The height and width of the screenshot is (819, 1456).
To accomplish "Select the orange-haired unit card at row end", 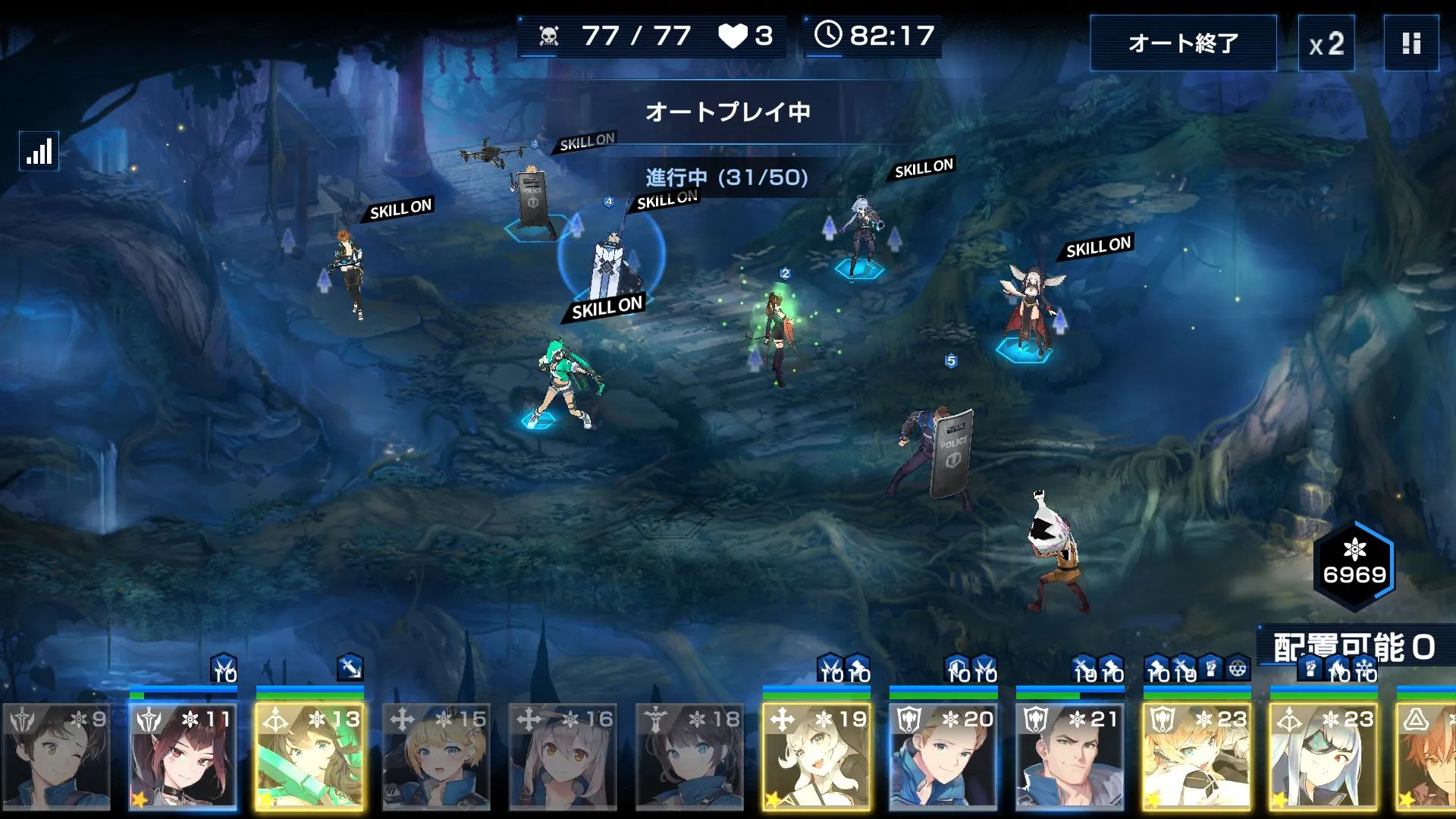I will 1428,756.
